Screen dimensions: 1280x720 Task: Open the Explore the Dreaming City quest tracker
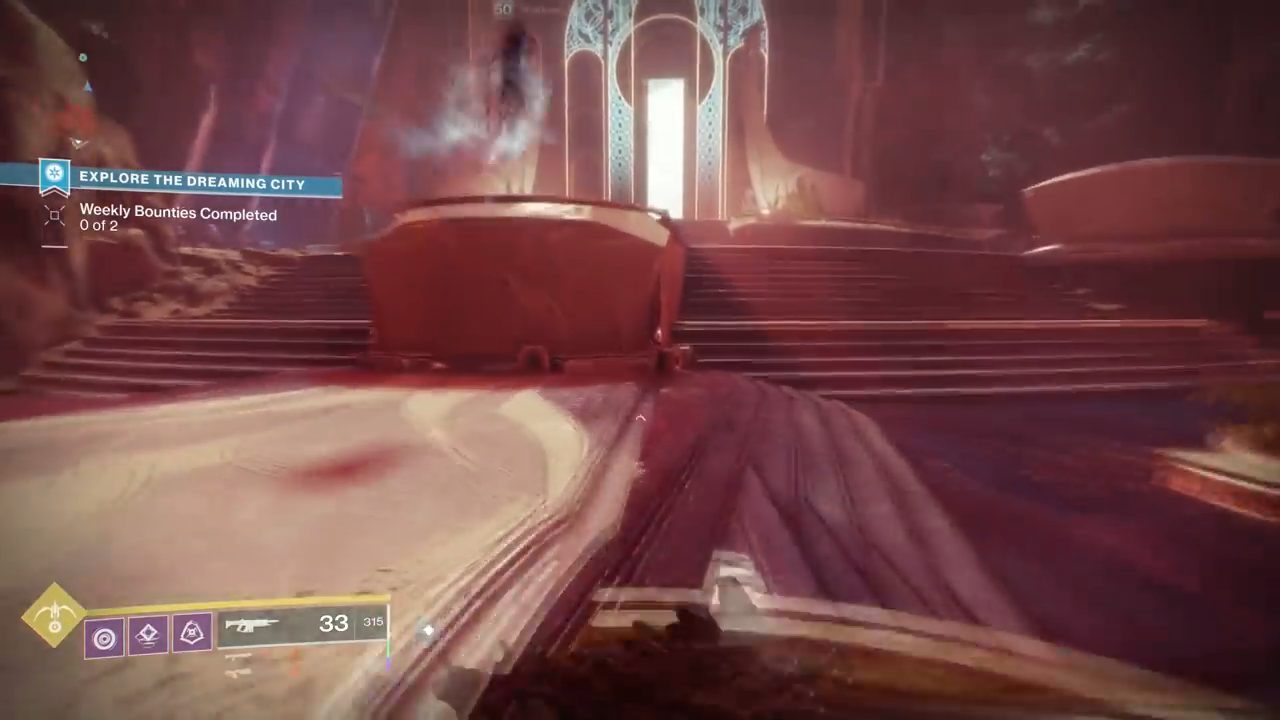(194, 178)
